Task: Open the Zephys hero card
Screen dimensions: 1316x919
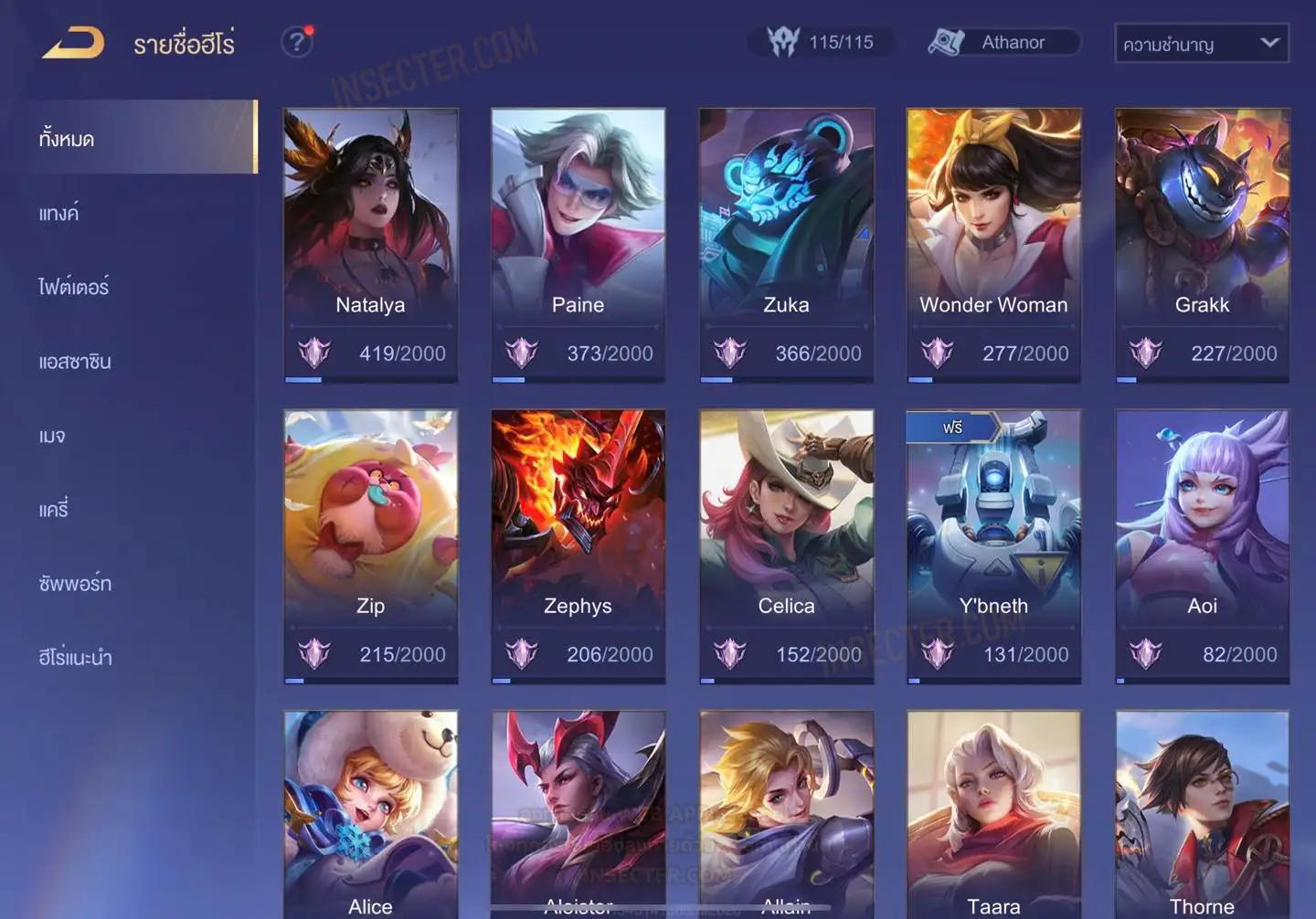Action: [x=578, y=545]
